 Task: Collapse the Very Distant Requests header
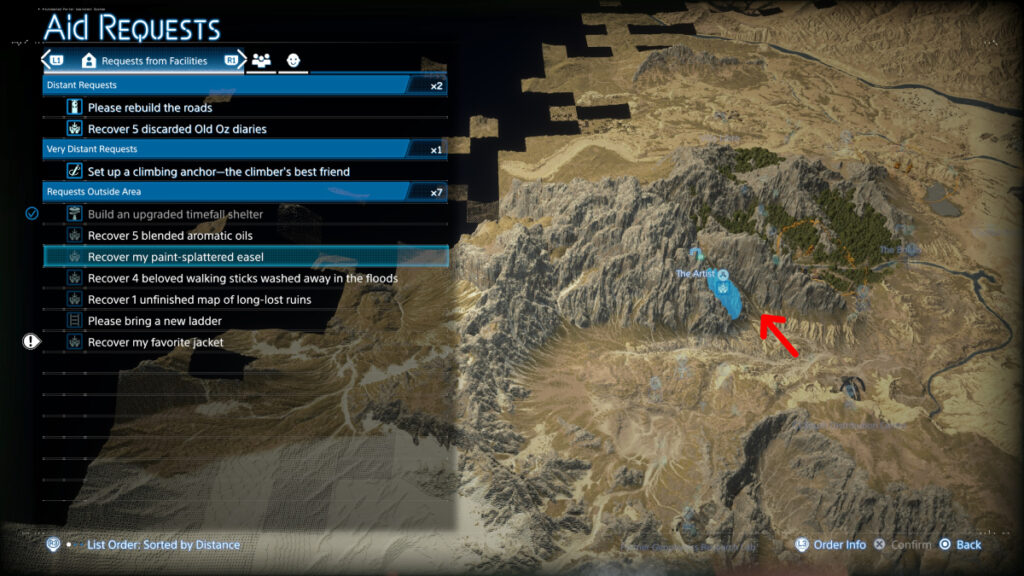click(244, 150)
